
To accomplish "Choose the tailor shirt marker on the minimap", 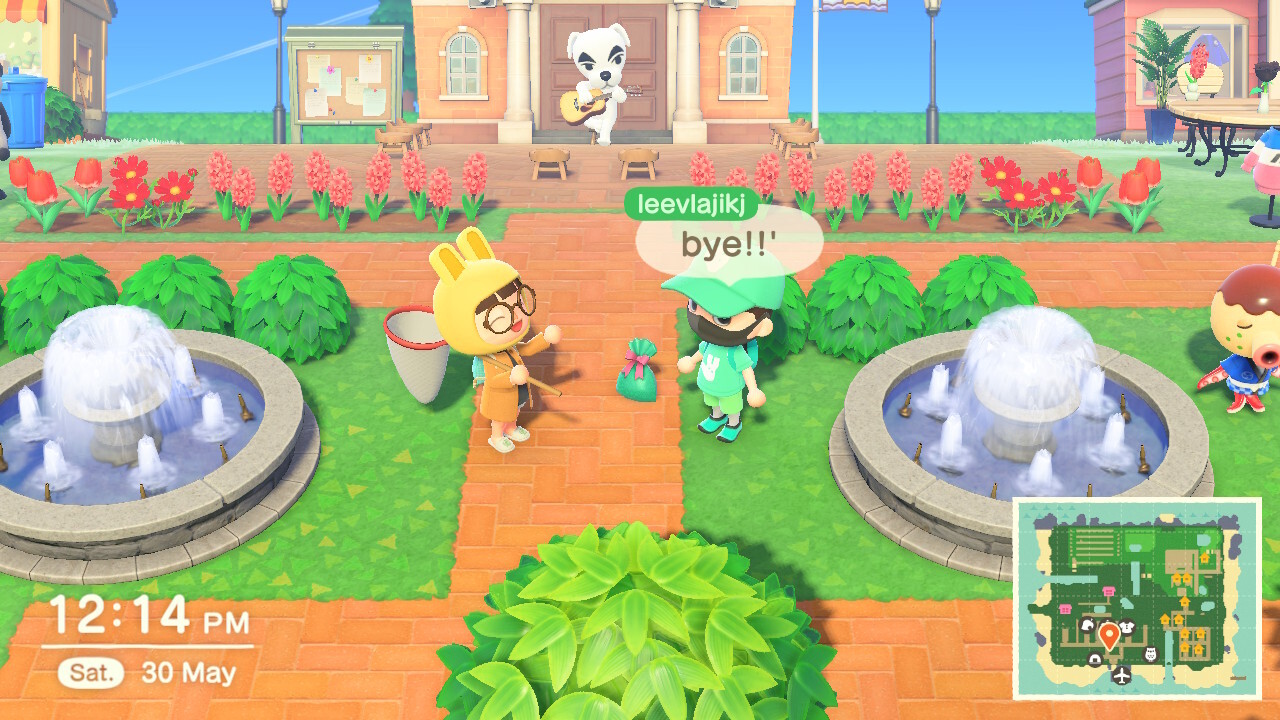I will pyautogui.click(x=1127, y=626).
